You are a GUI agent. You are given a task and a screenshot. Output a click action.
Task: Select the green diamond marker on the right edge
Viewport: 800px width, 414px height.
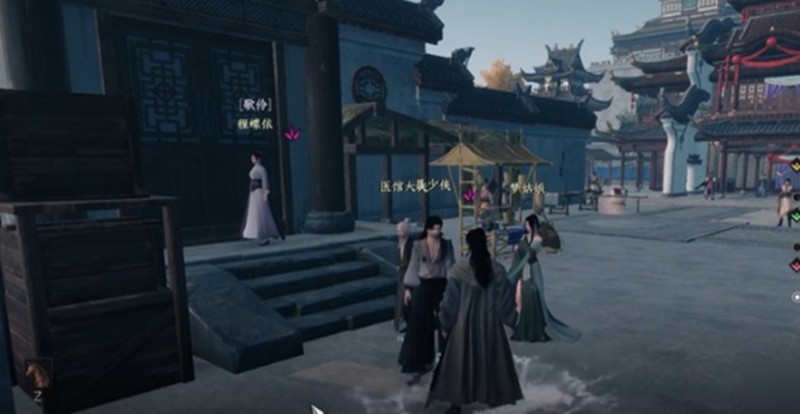click(x=795, y=216)
